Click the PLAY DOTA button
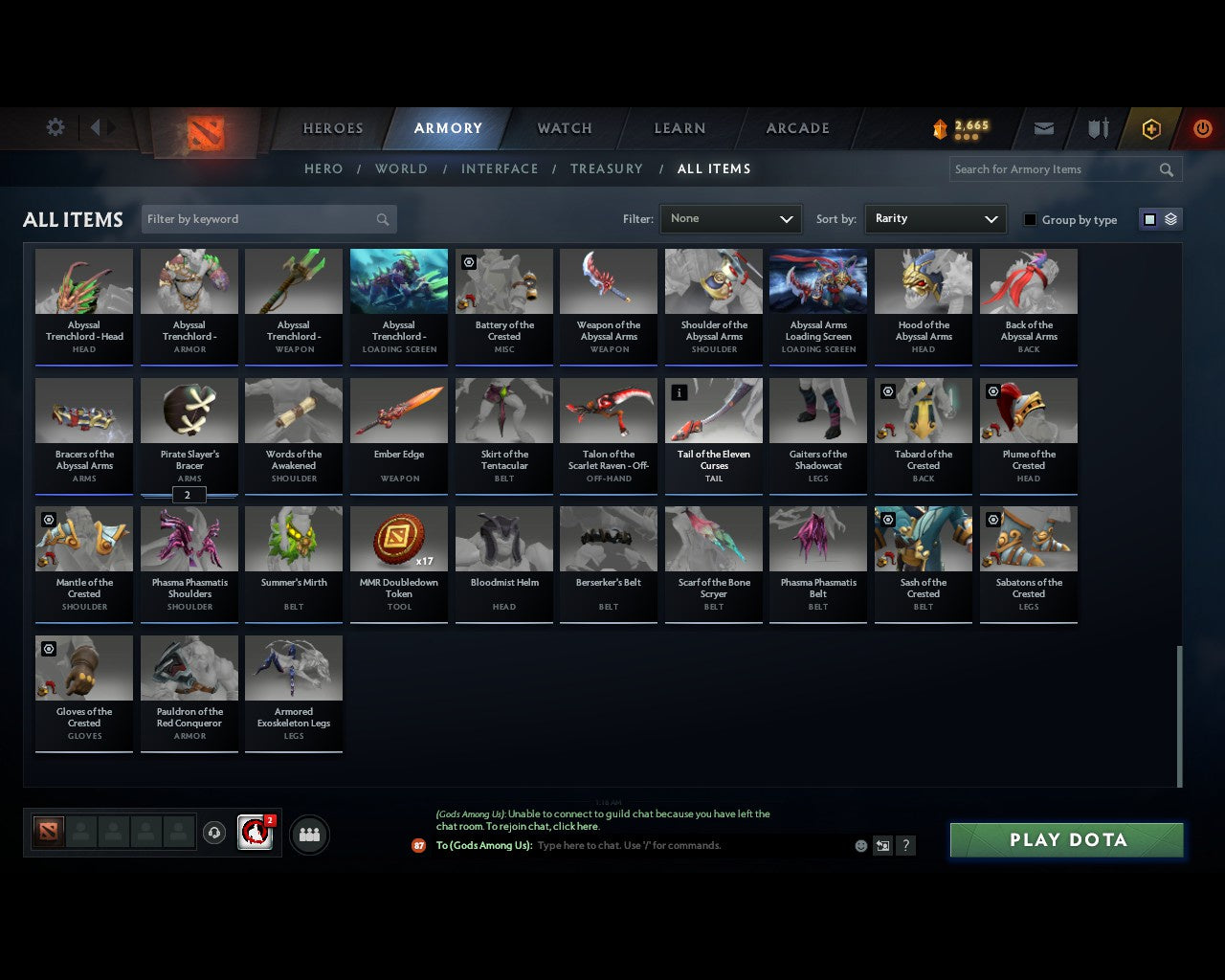This screenshot has width=1225, height=980. coord(1065,839)
